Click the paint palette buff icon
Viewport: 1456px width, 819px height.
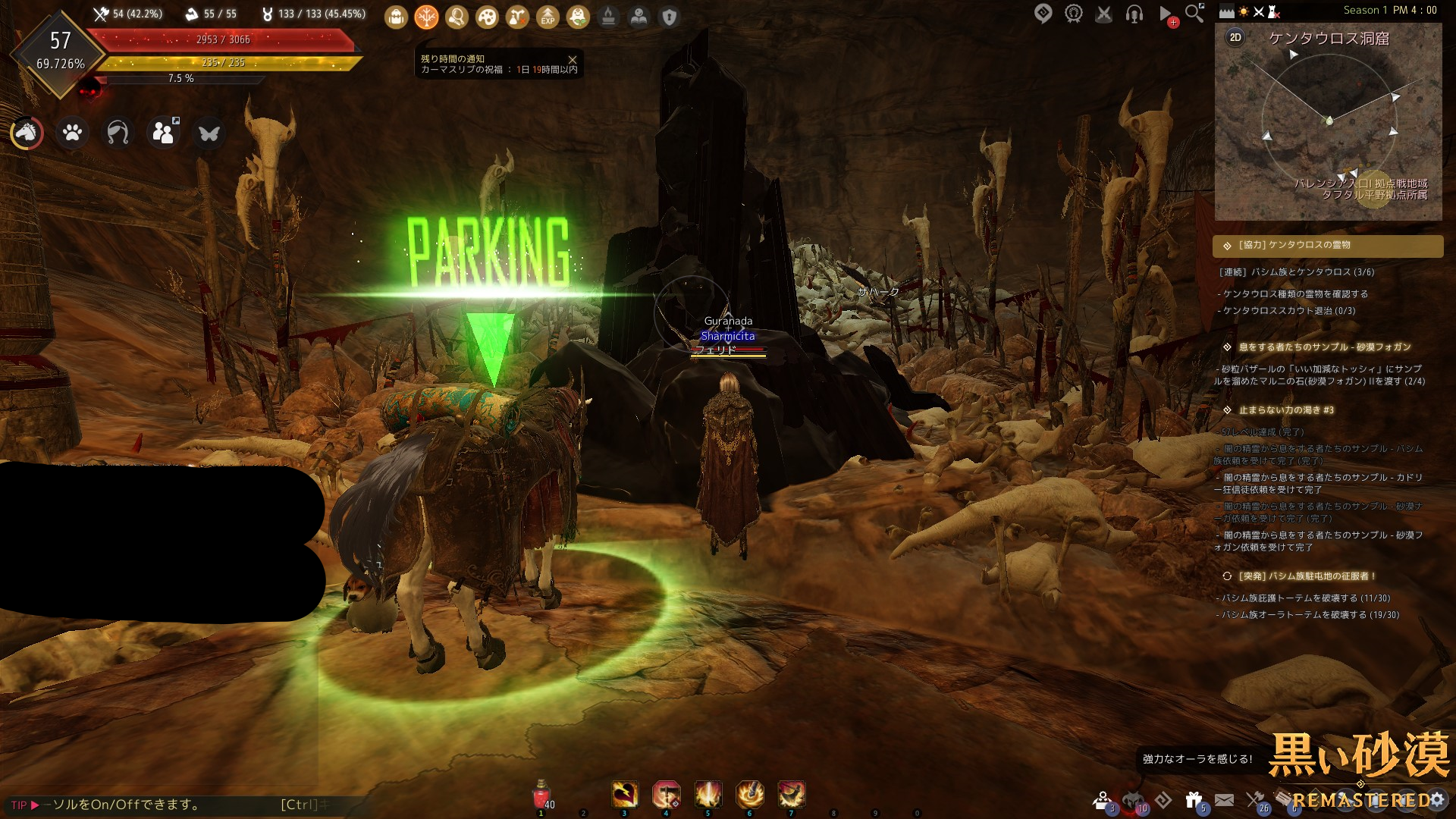click(x=487, y=17)
